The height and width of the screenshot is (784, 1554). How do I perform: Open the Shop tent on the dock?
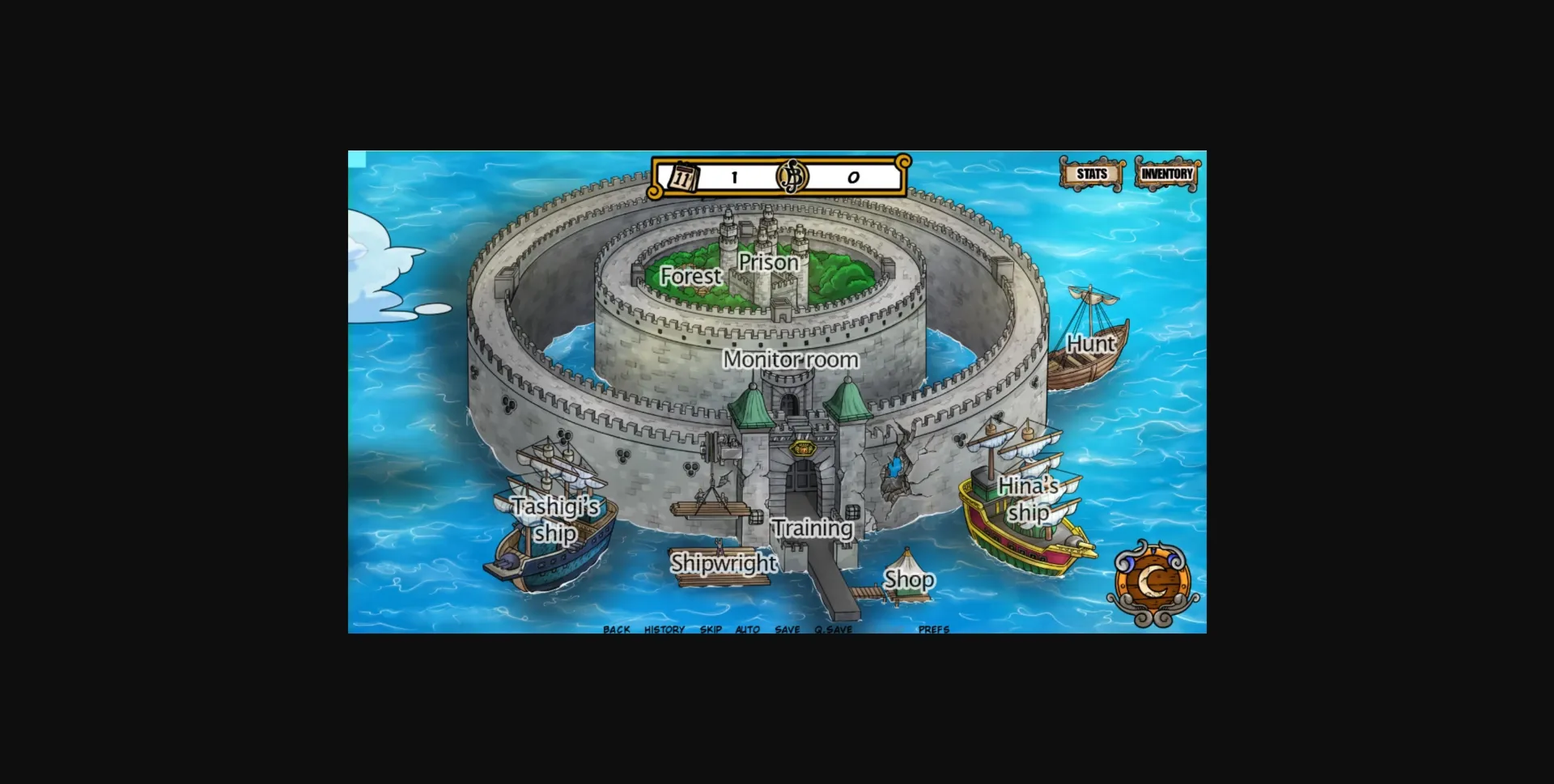[908, 578]
